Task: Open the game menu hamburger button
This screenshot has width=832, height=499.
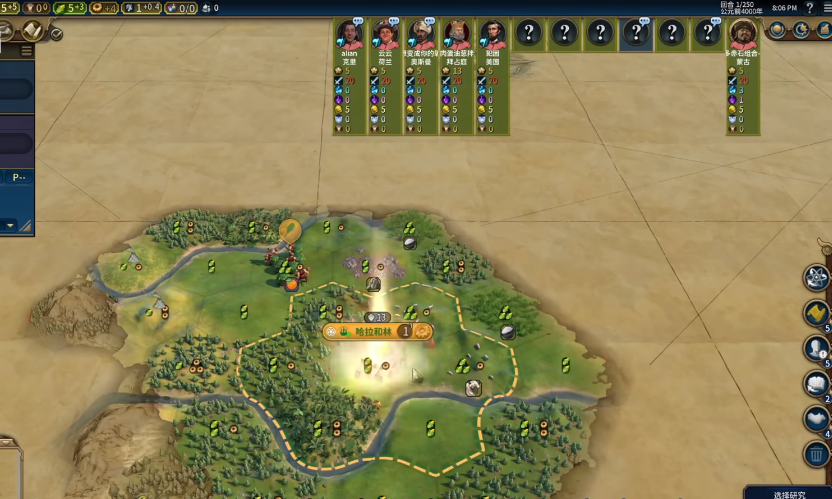Action: 825,8
